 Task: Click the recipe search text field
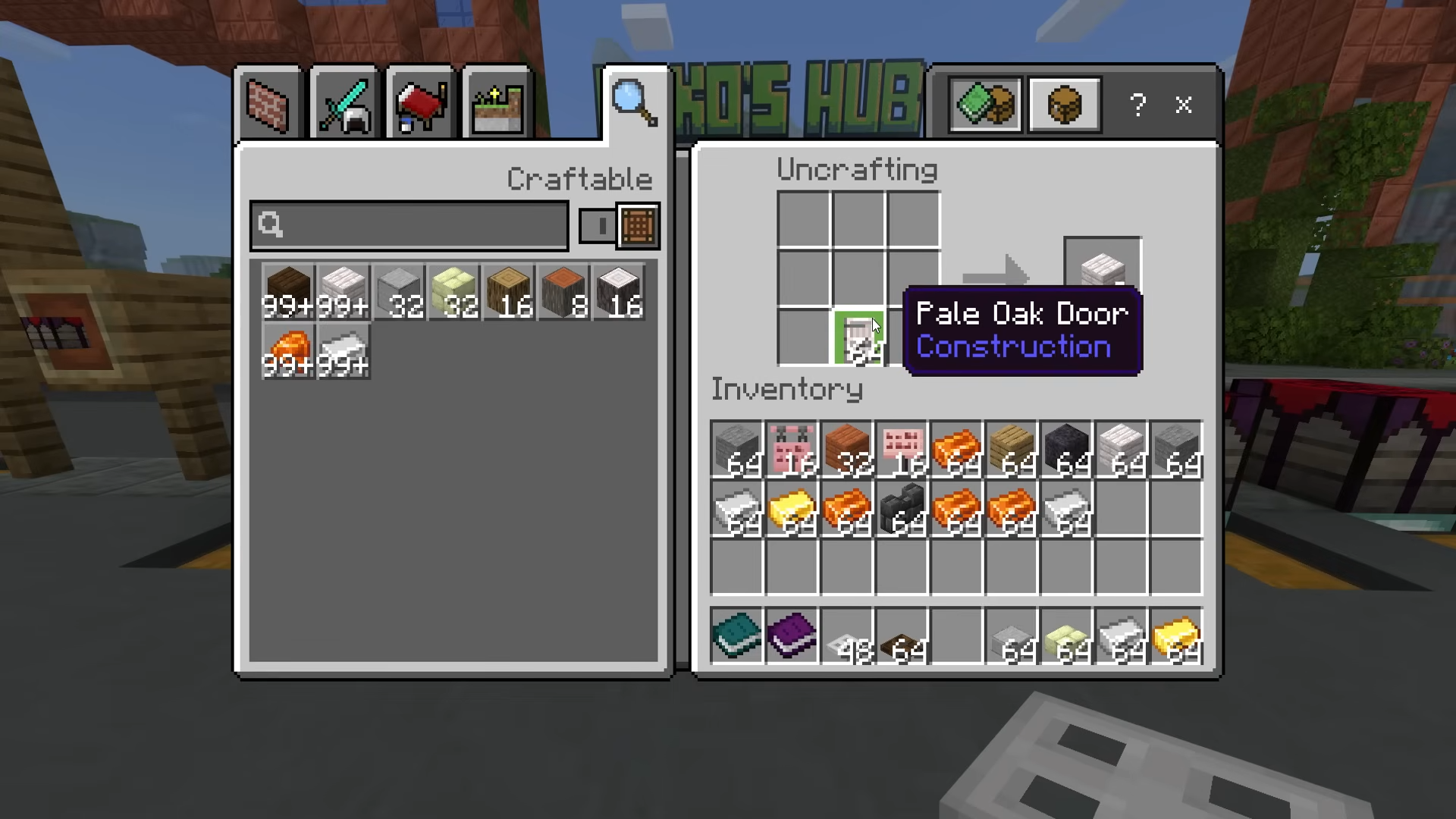pos(409,225)
